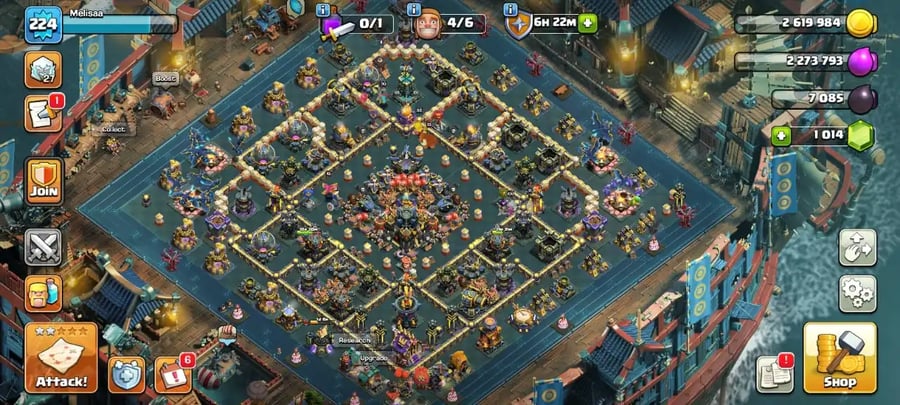Screen dimensions: 900x405
Task: Open the gift box with 6 notifications
Action: coord(171,374)
